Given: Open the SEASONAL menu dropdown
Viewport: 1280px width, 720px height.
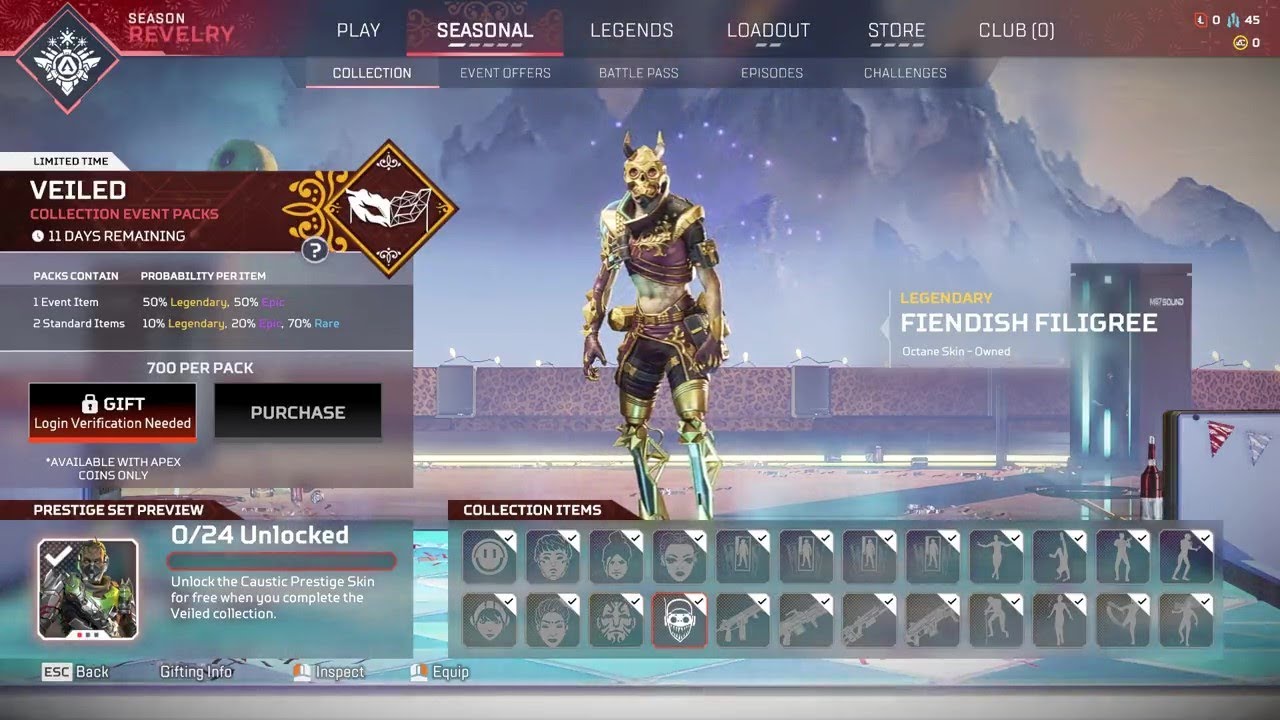Looking at the screenshot, I should point(483,30).
